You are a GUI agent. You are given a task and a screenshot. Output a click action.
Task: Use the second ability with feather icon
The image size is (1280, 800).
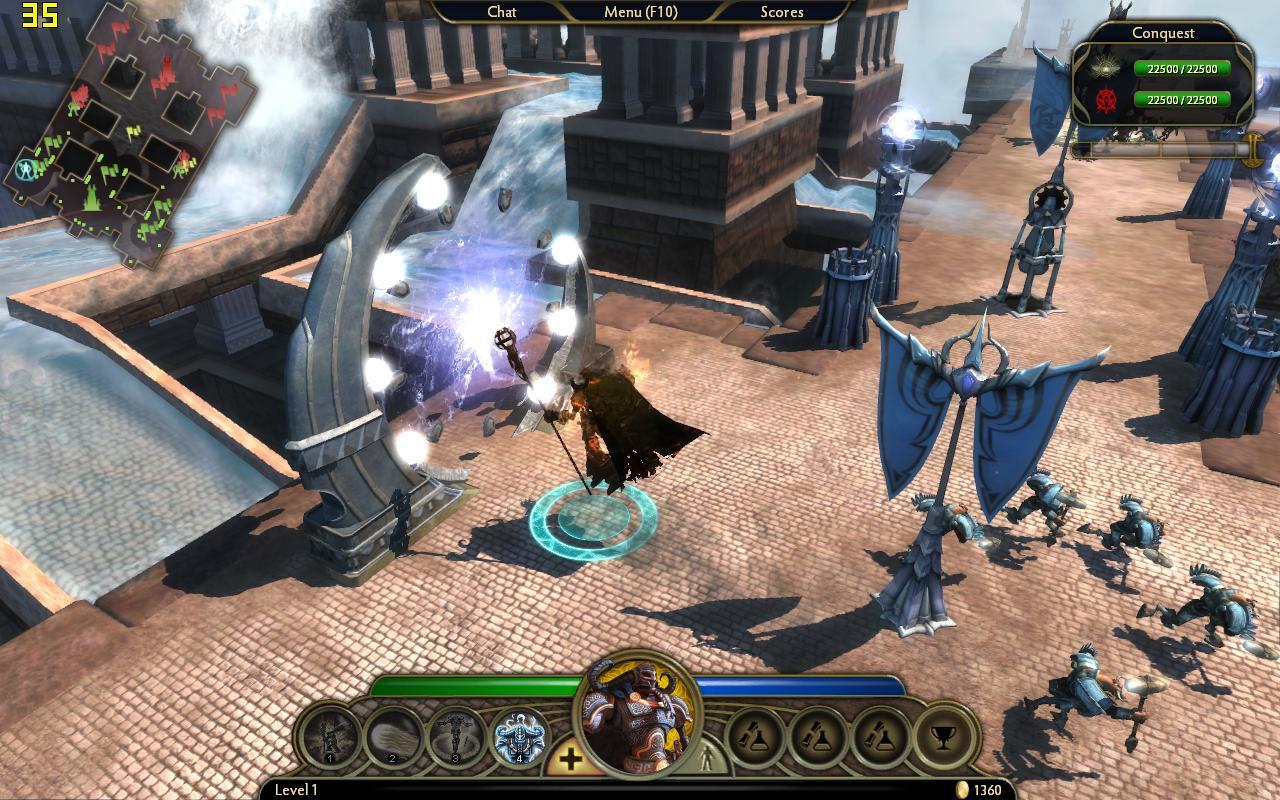pos(393,738)
